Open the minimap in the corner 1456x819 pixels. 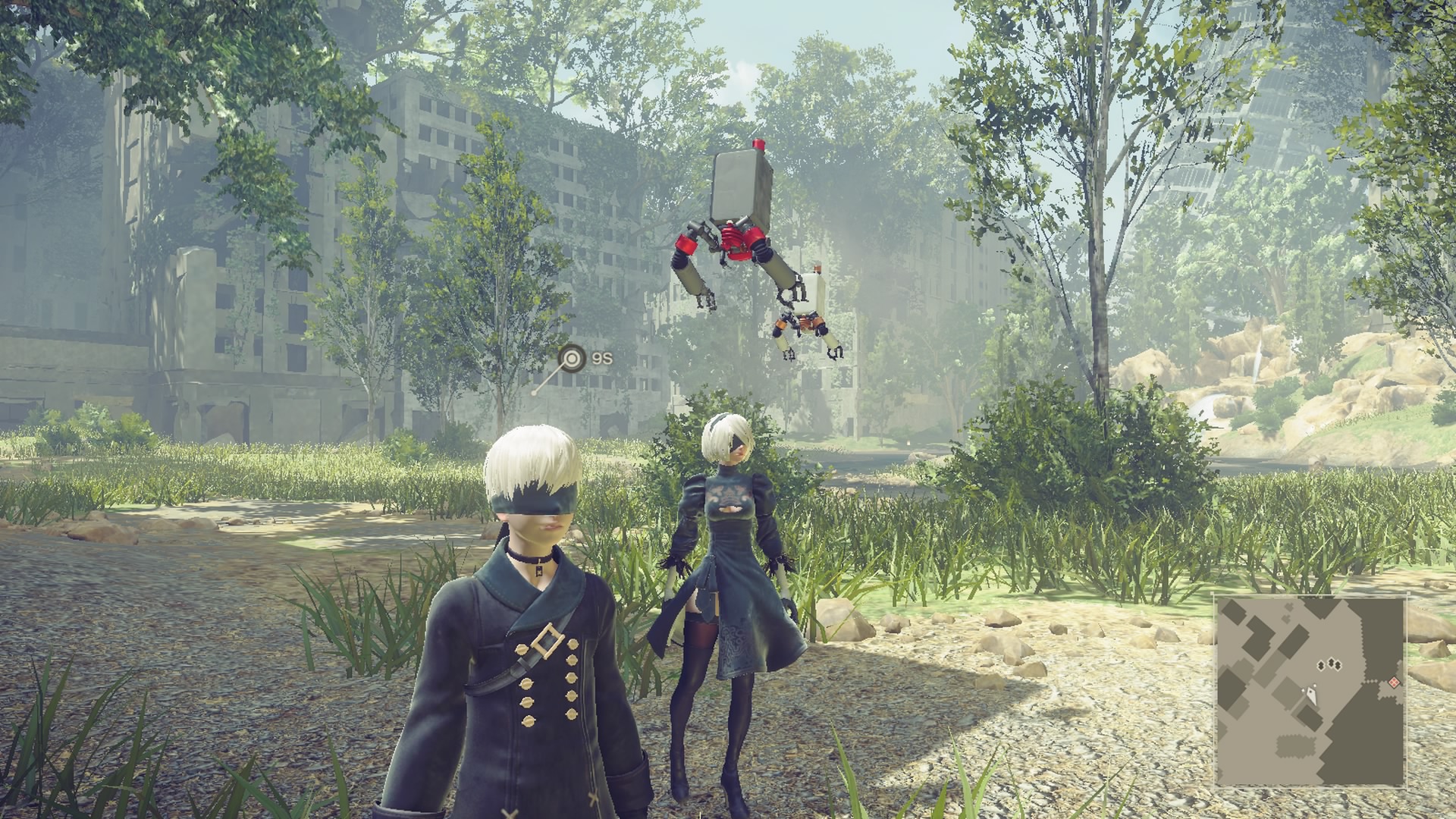(1310, 691)
